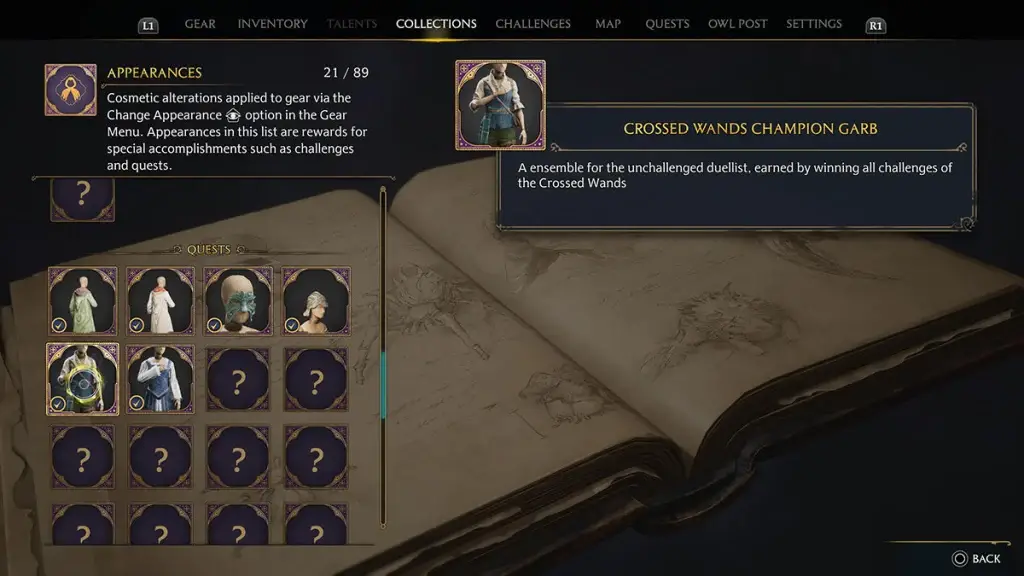Screen dimensions: 1024x576
Task: Click the teal appearances list scrollbar
Action: tap(382, 385)
